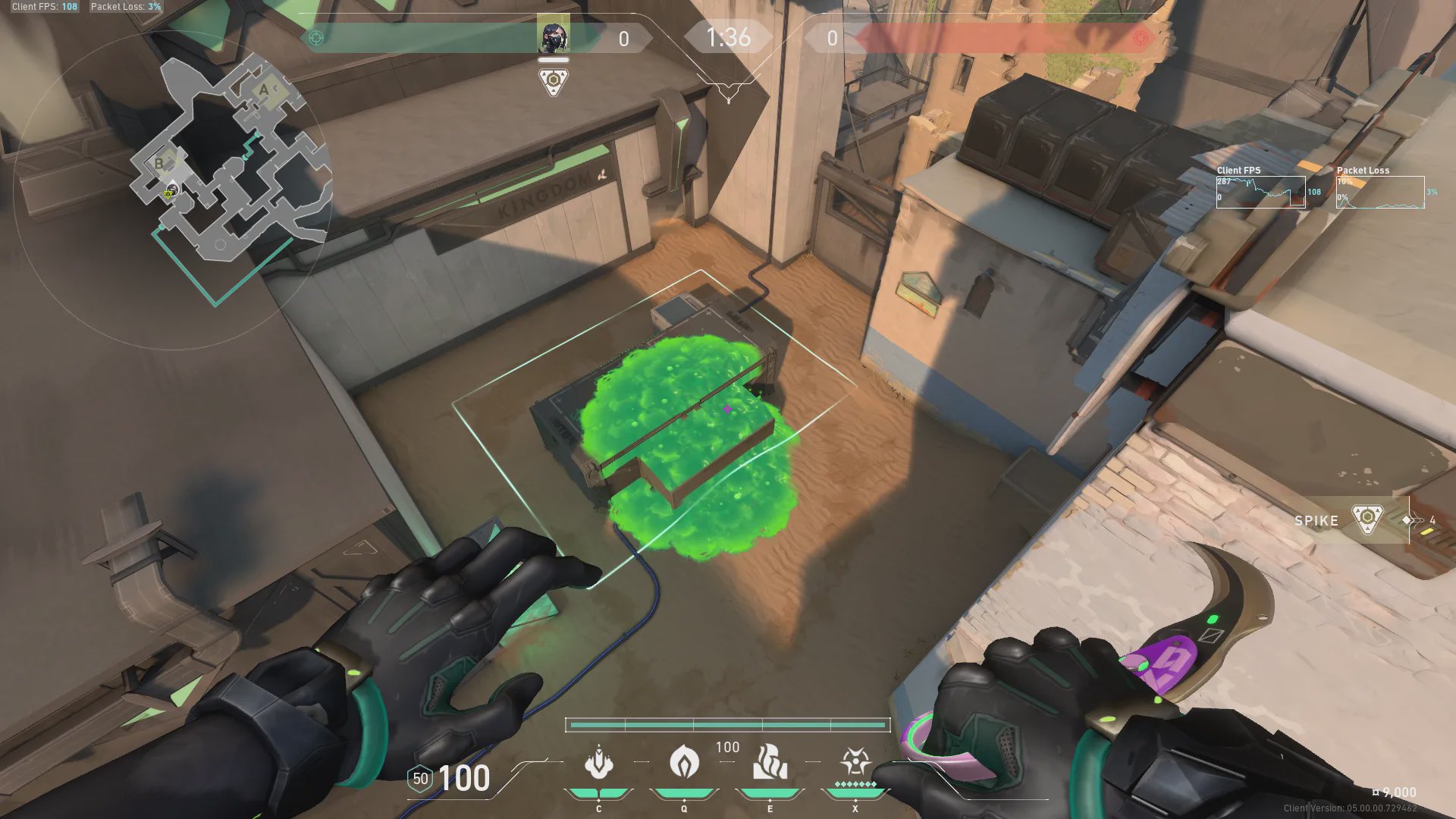Click the B site marker on minimap
The width and height of the screenshot is (1456, 819).
pos(159,163)
